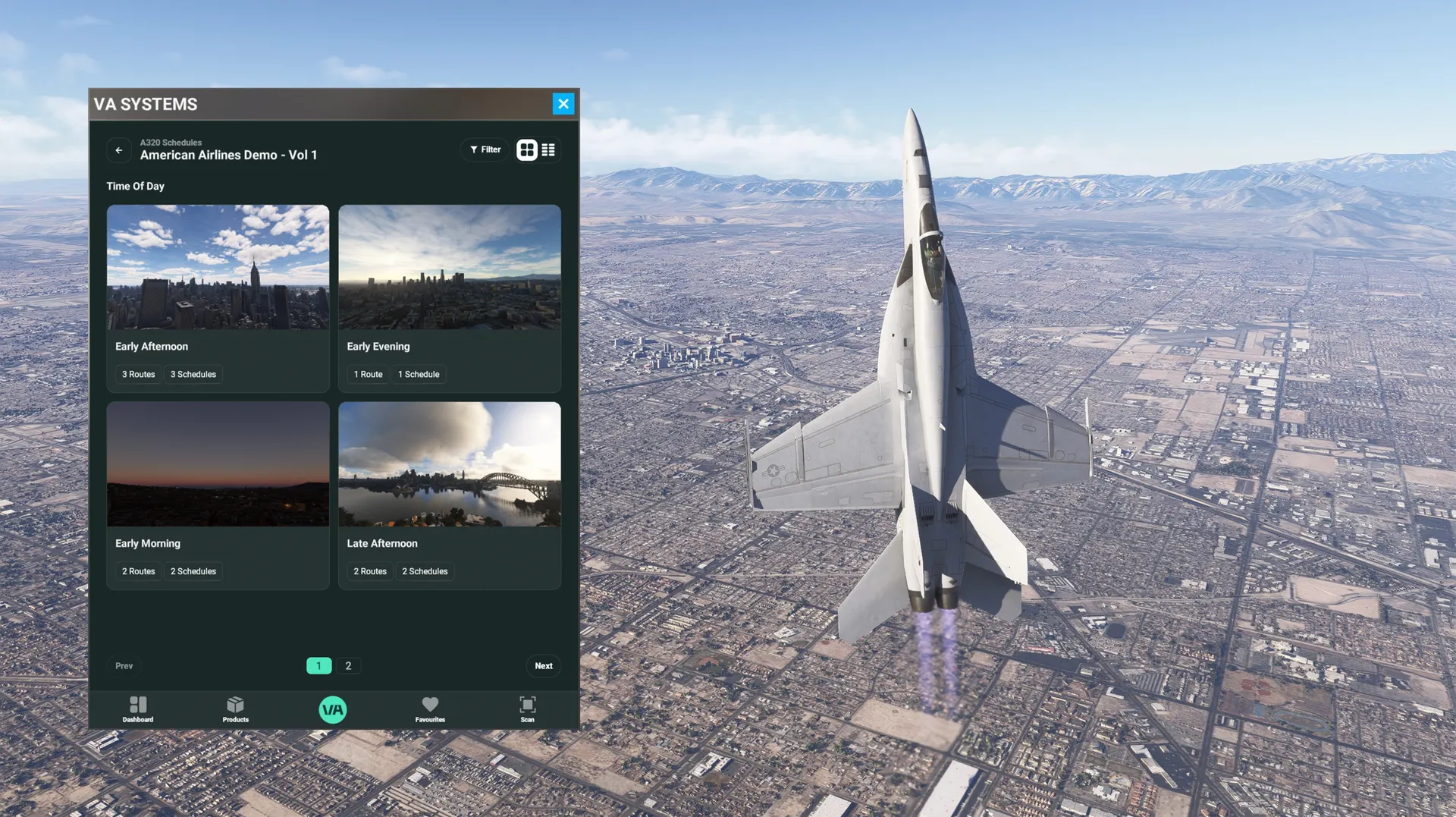Go to page 2 of schedules
The height and width of the screenshot is (817, 1456).
pos(348,666)
